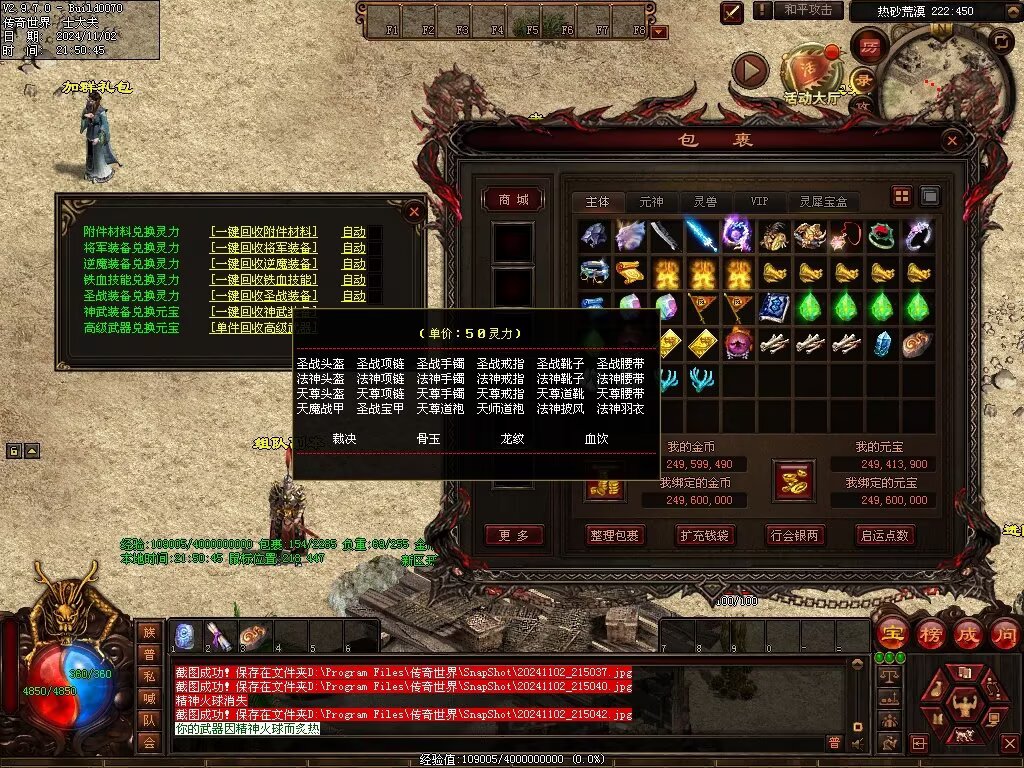The height and width of the screenshot is (768, 1024).
Task: Close the 包裹 inventory window
Action: [x=952, y=141]
